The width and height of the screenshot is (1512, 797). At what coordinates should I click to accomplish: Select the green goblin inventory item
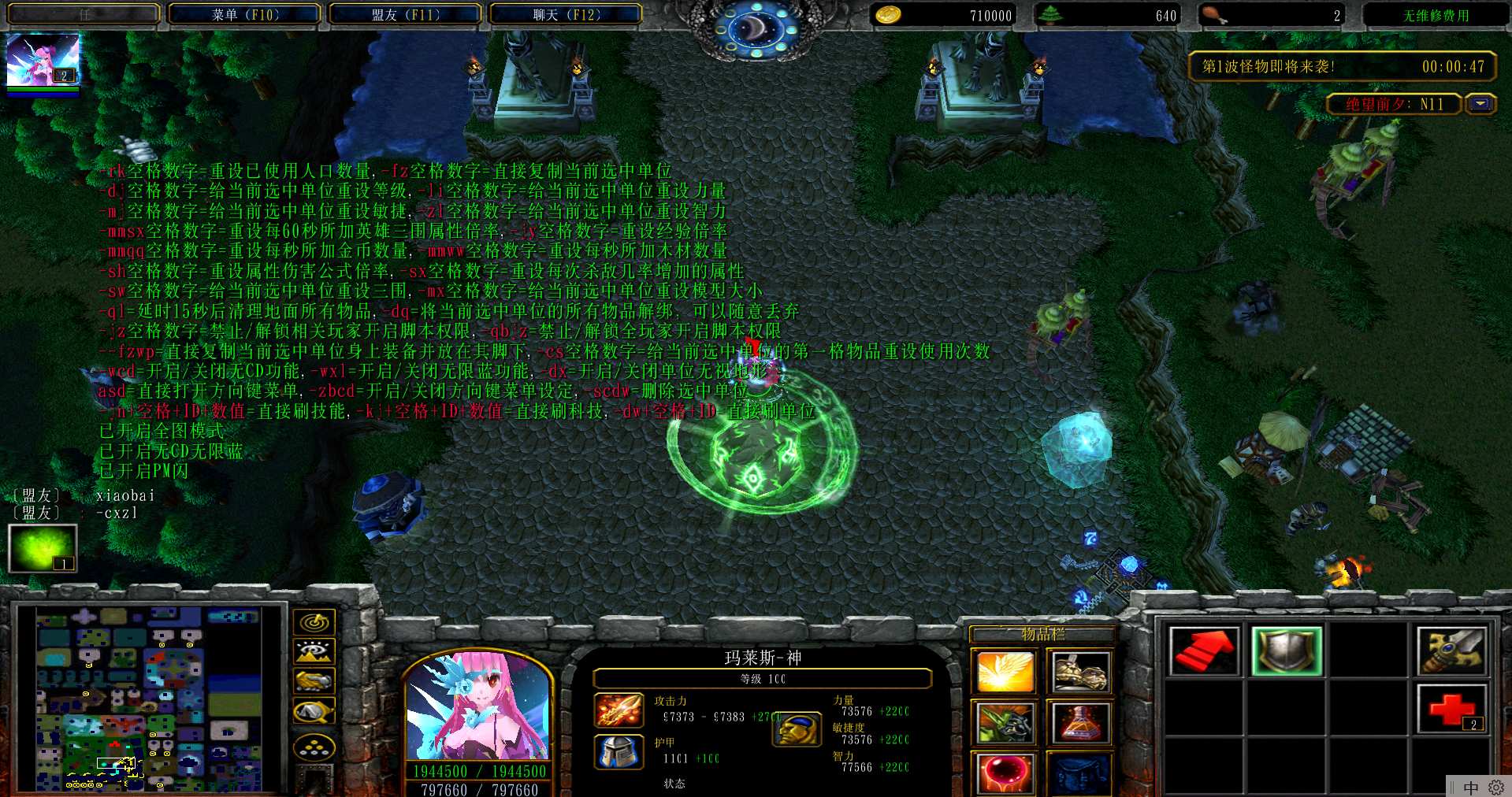(x=1005, y=722)
